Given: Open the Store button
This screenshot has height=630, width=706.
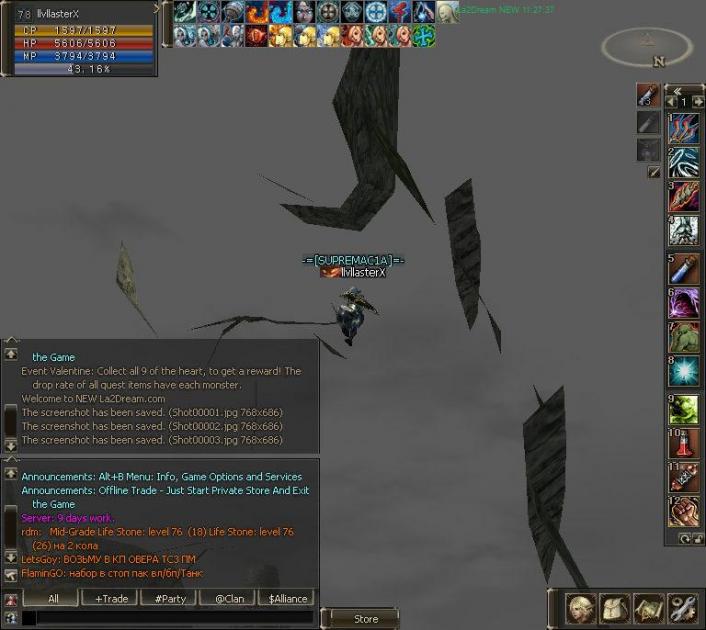Looking at the screenshot, I should (x=366, y=619).
